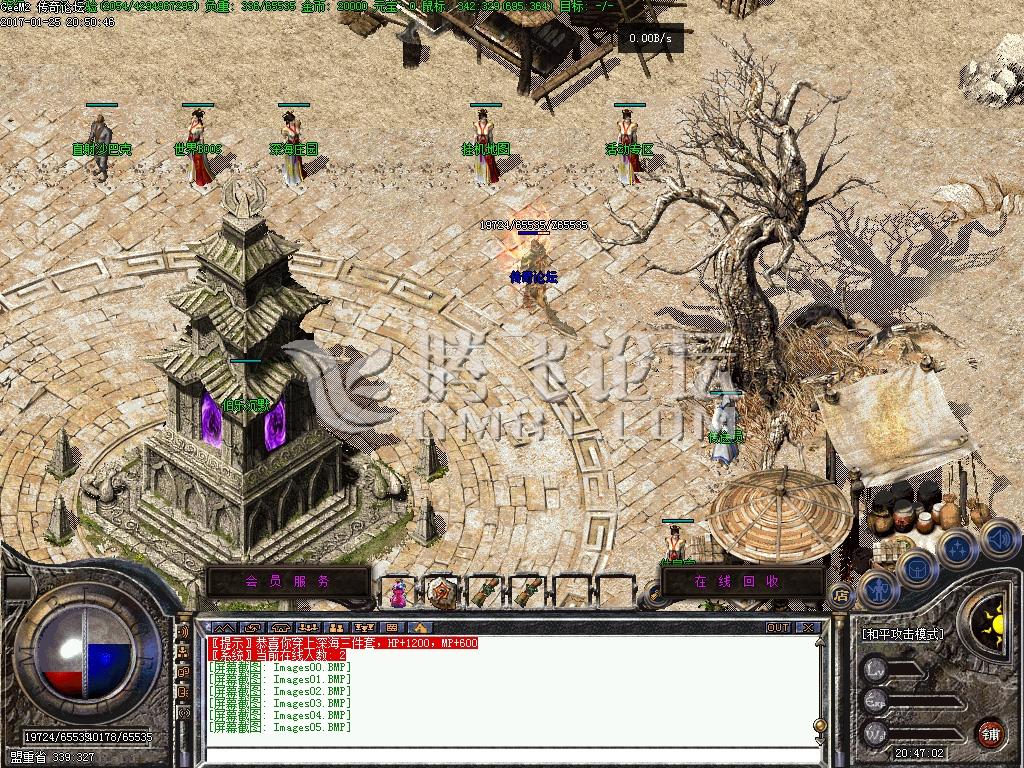The height and width of the screenshot is (768, 1024).
Task: Open the 在线回收 online recycle button
Action: [736, 581]
